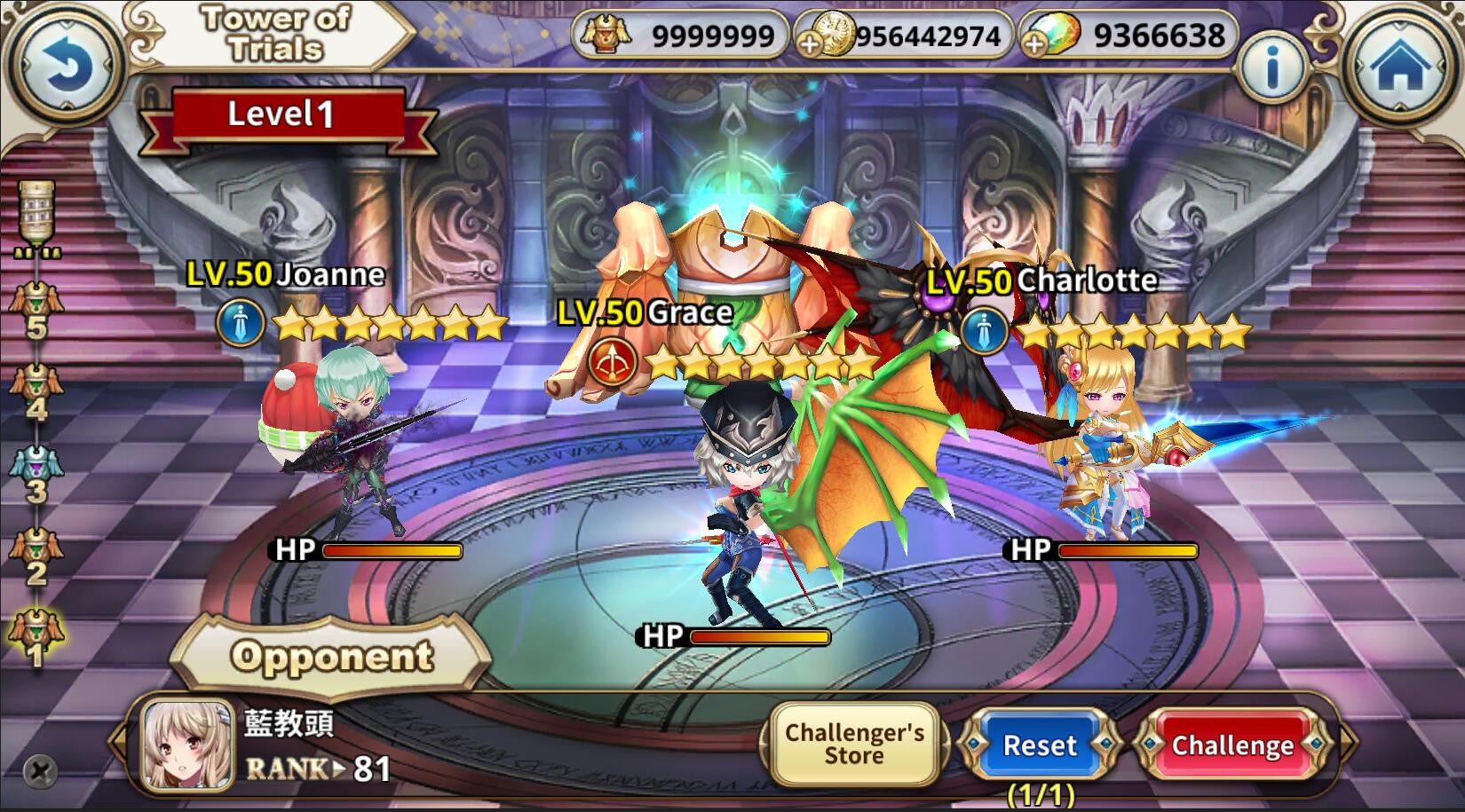1465x812 pixels.
Task: Click the gem currency icon showing 9366638
Action: [x=1058, y=35]
